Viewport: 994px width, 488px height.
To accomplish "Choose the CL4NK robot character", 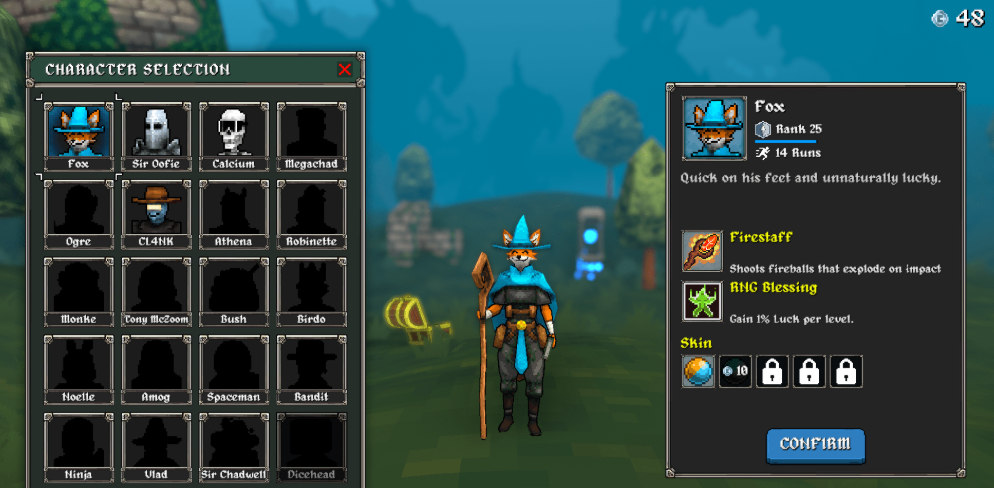I will pos(156,212).
